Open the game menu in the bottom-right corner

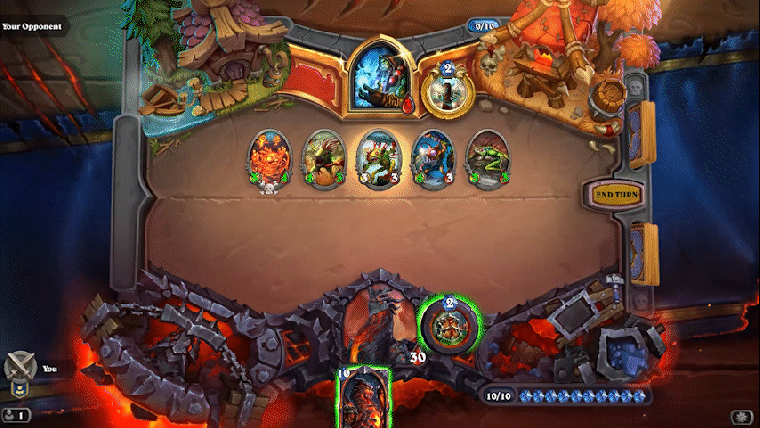coord(743,415)
